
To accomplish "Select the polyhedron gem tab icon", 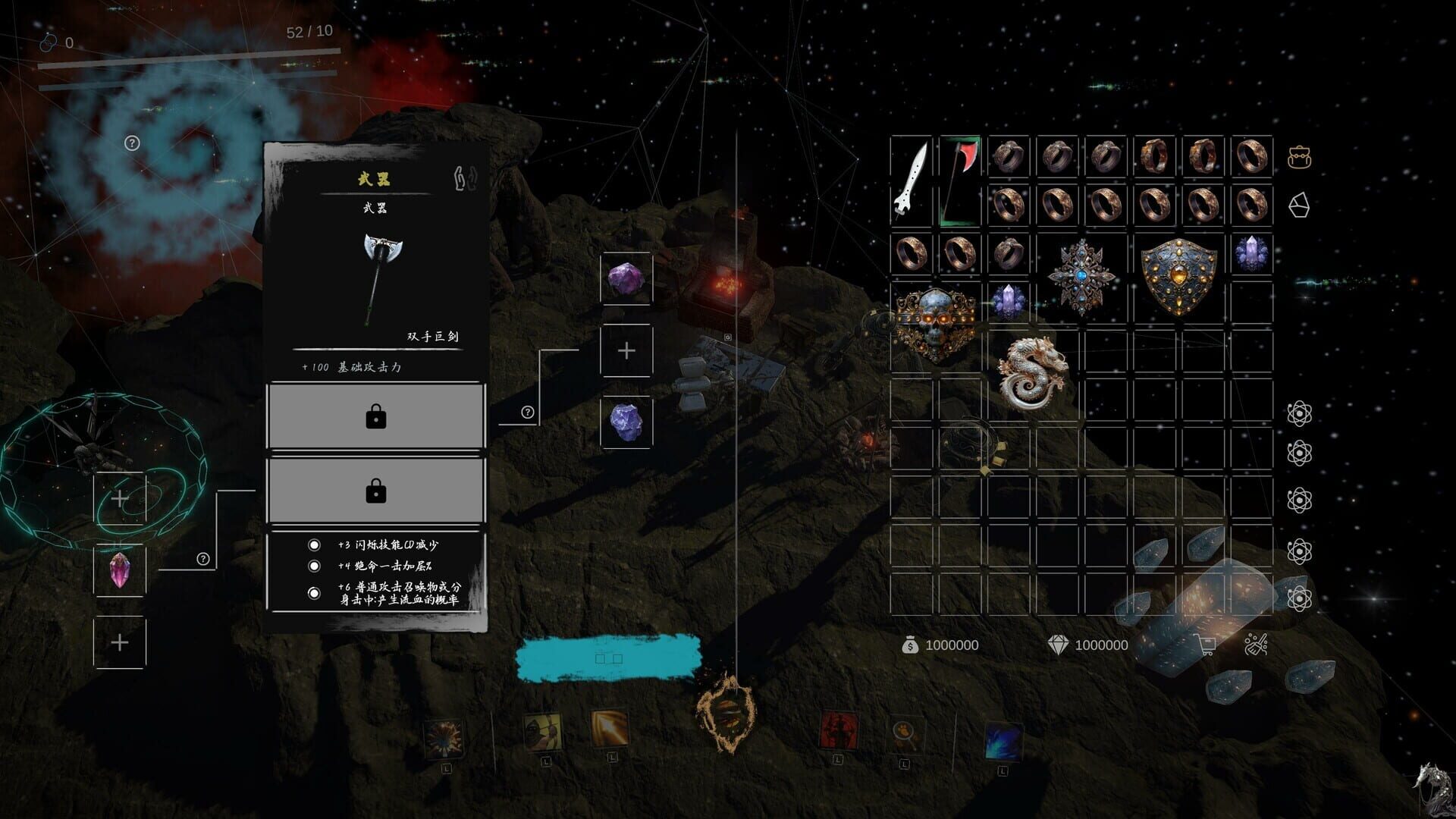I will (1299, 205).
